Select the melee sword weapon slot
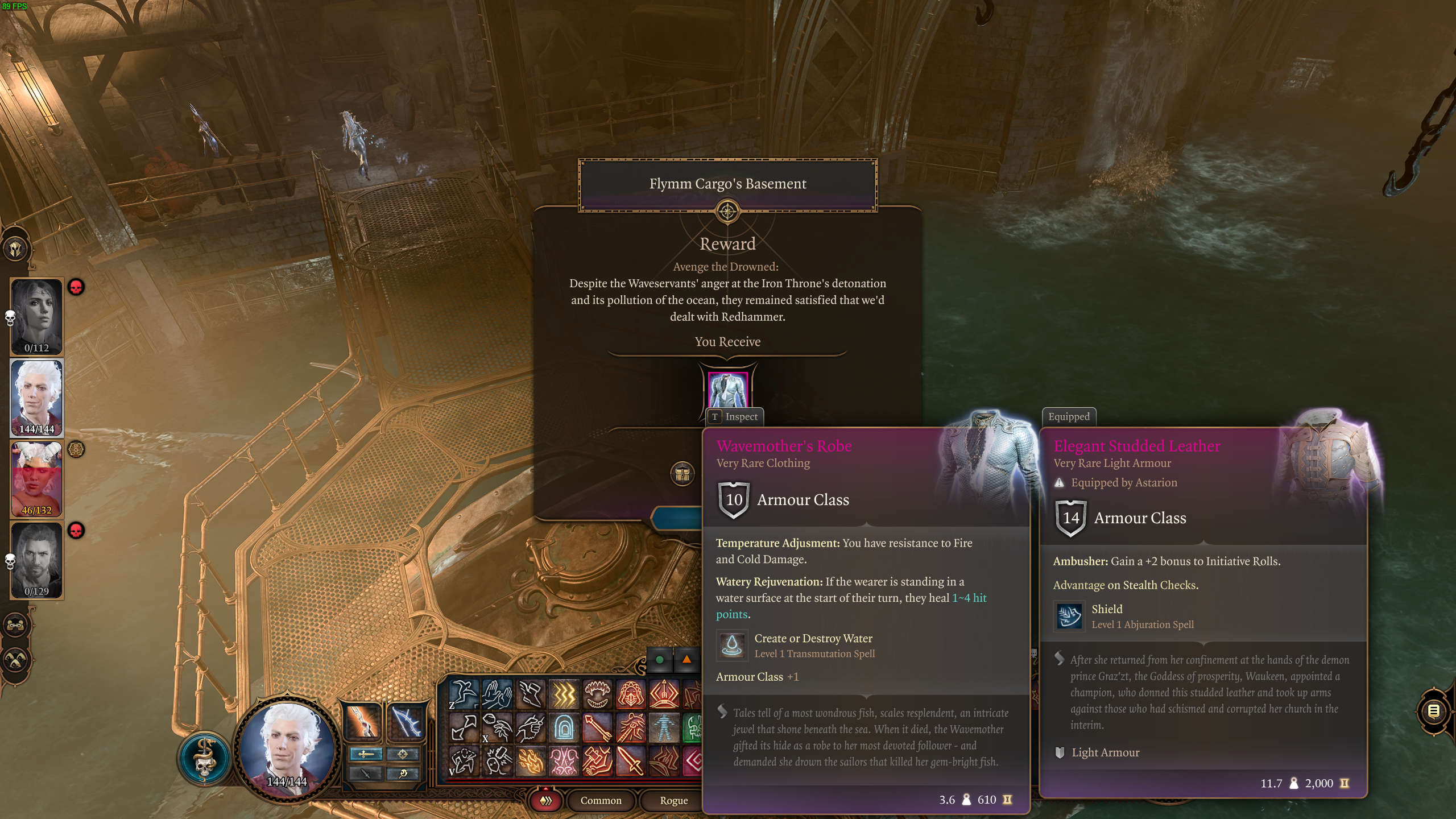1456x819 pixels. 362,721
